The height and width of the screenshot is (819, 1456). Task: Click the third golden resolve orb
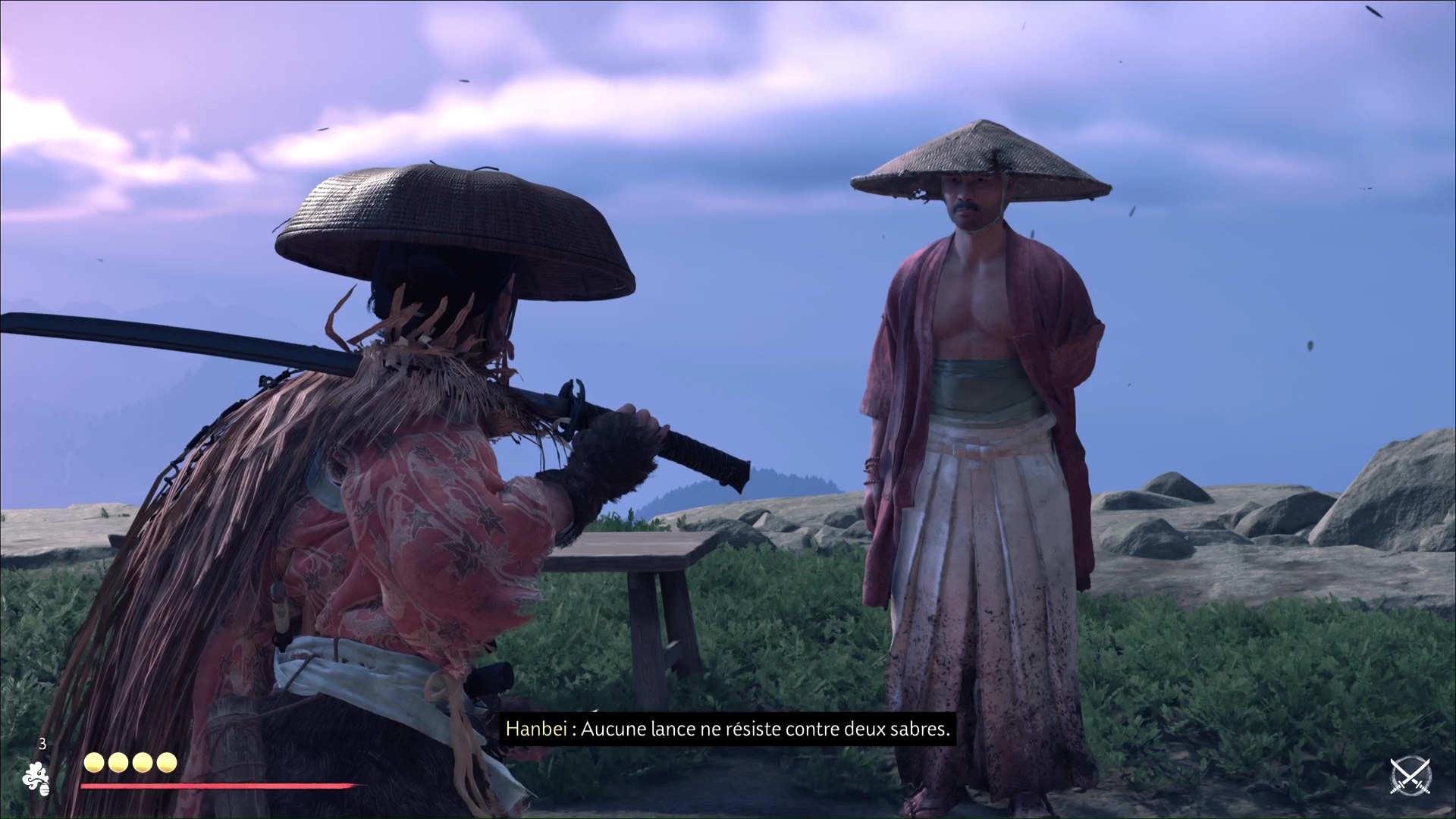141,763
